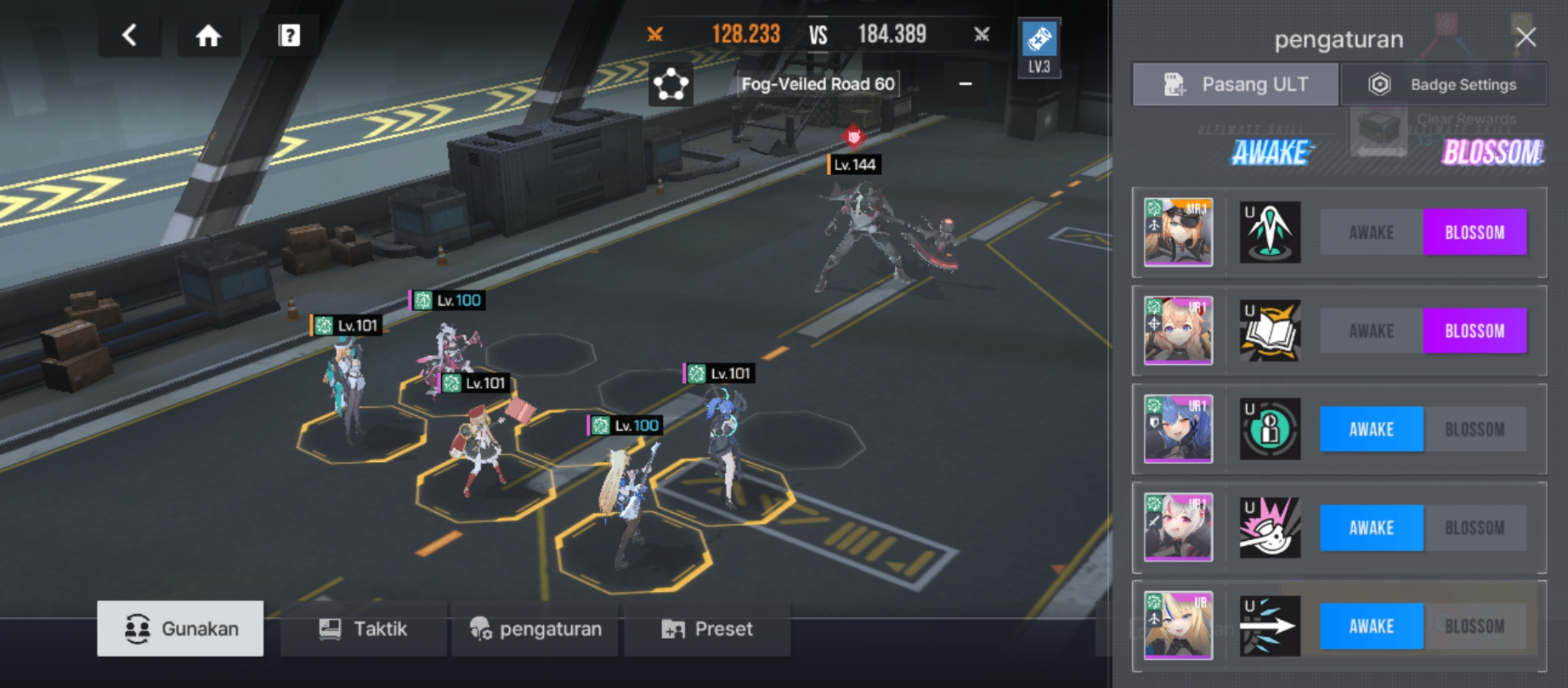
Task: Set blue-haired character's ULT to BLOSSOM
Action: click(x=1475, y=429)
